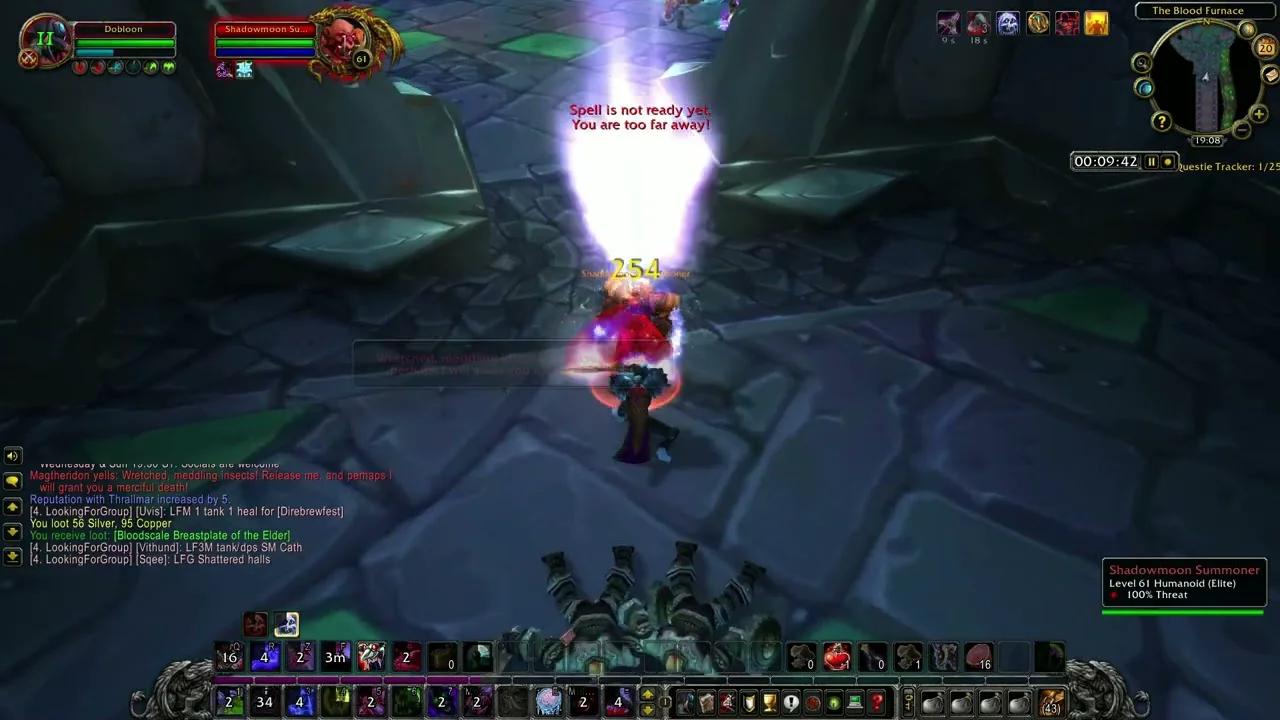Pause the 00:09:42 stopwatch timer
This screenshot has height=720, width=1280.
tap(1151, 161)
